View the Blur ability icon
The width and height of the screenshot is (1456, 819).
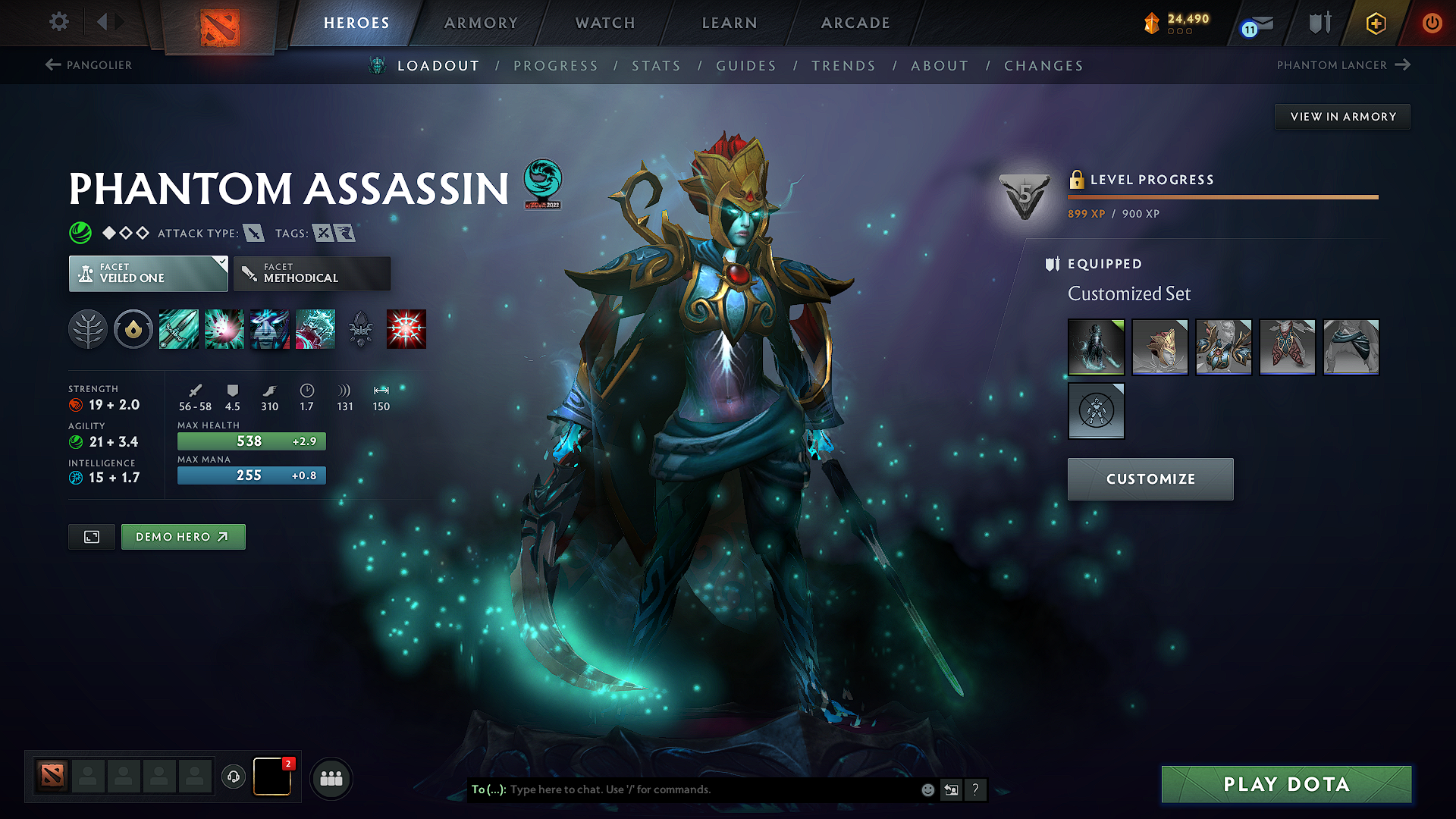click(x=270, y=329)
